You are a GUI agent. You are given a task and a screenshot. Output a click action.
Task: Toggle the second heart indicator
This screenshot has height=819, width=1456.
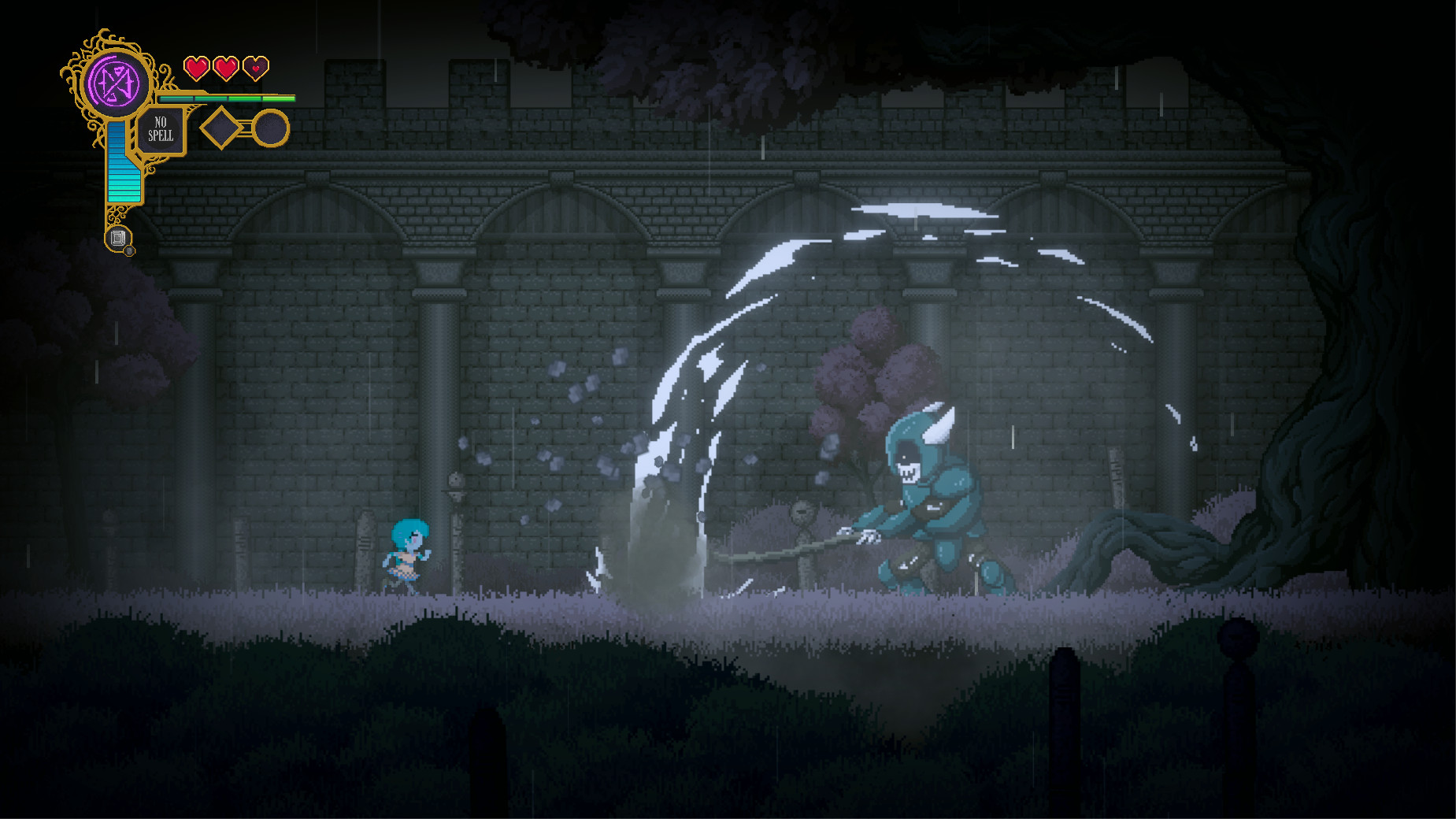pos(227,69)
